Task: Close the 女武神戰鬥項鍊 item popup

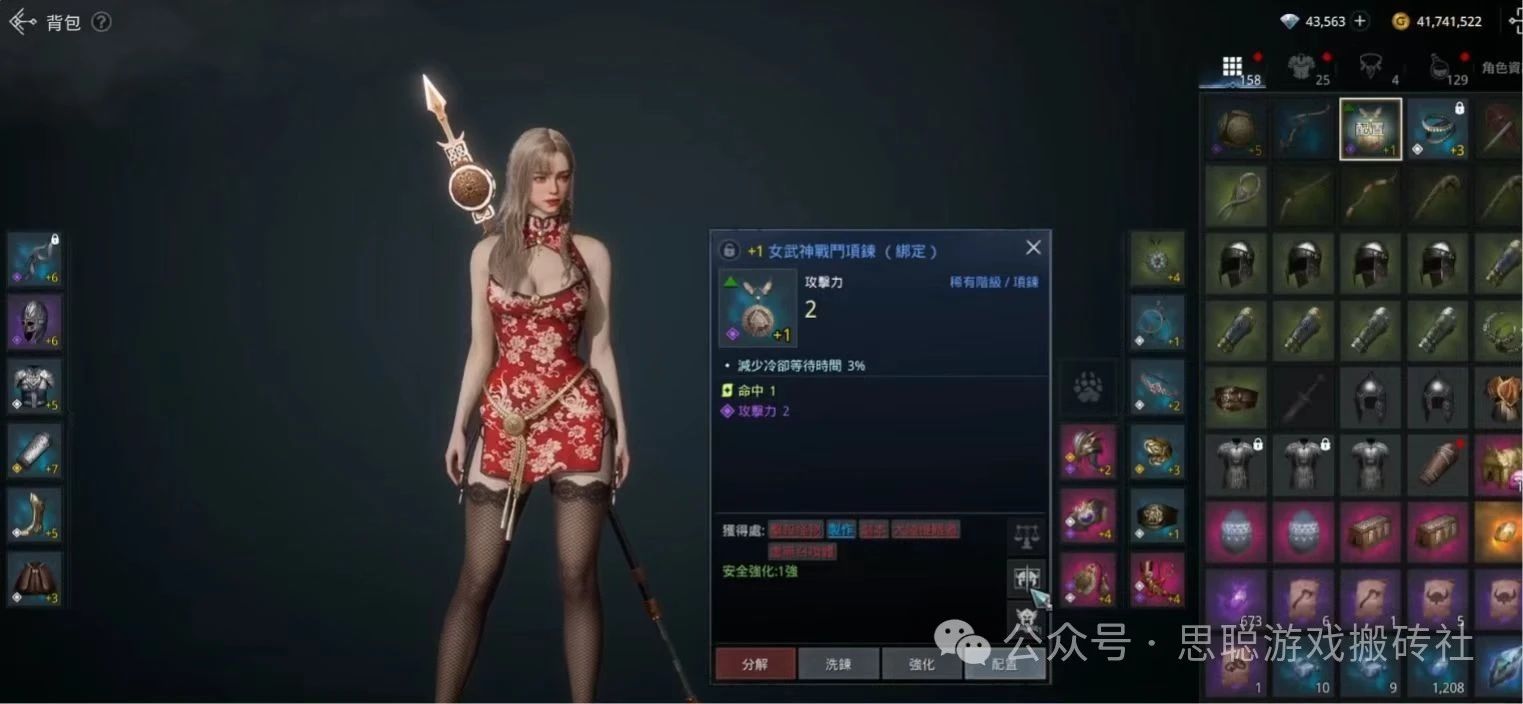Action: coord(1033,248)
